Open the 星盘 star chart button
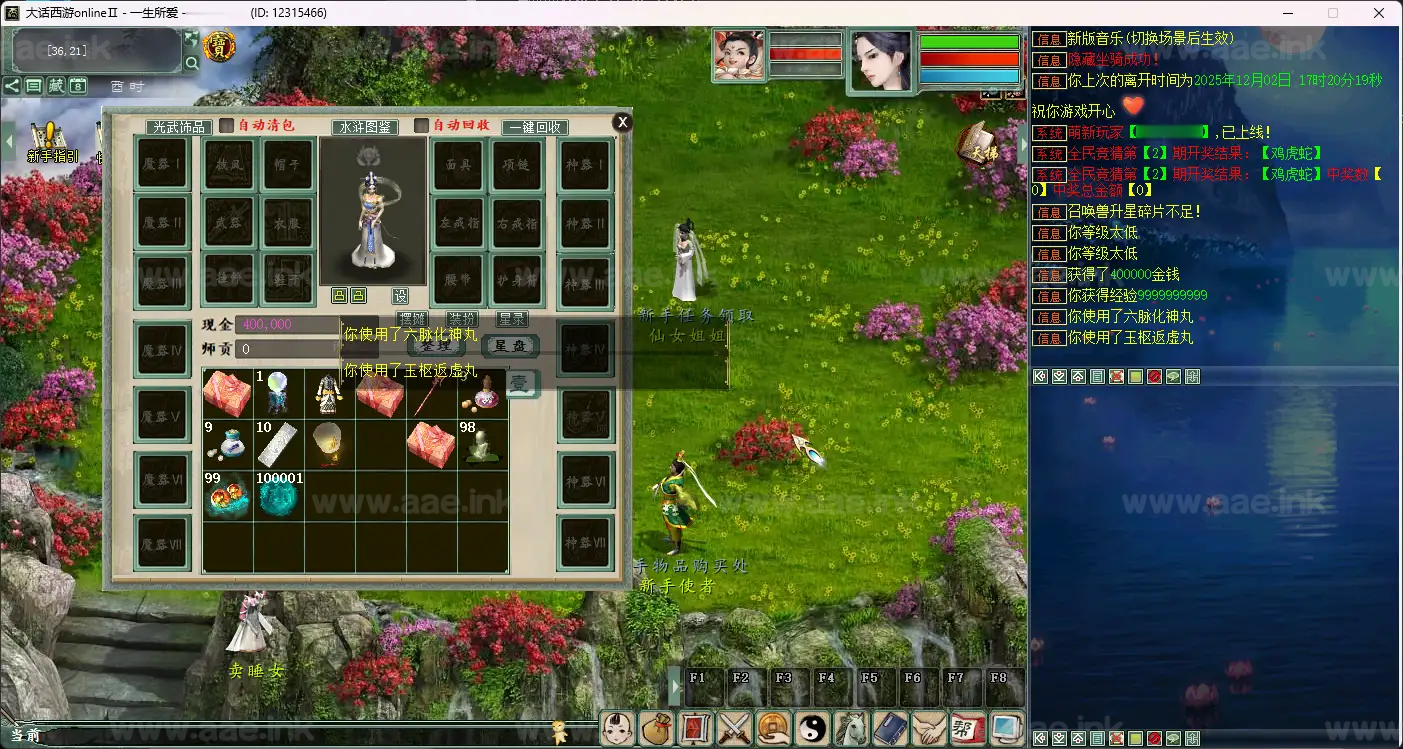The width and height of the screenshot is (1403, 749). tap(510, 346)
